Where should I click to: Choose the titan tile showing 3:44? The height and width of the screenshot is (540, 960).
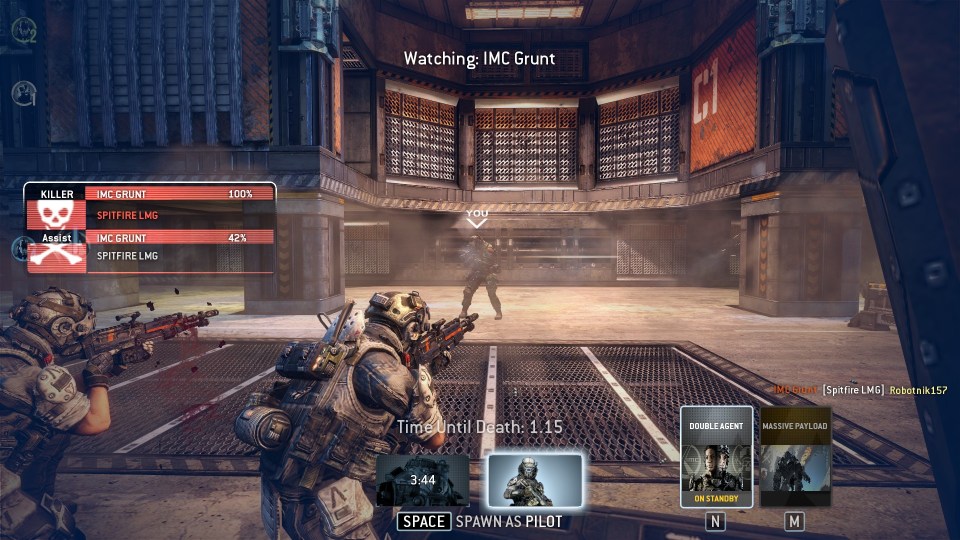(423, 481)
